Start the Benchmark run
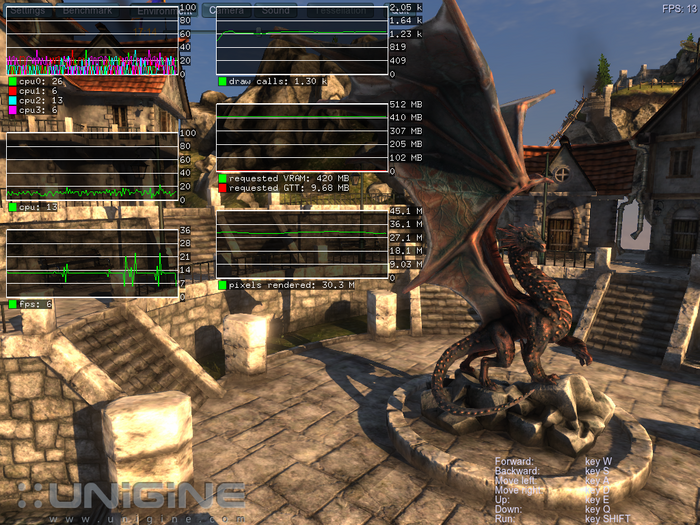700x525 pixels. click(88, 10)
